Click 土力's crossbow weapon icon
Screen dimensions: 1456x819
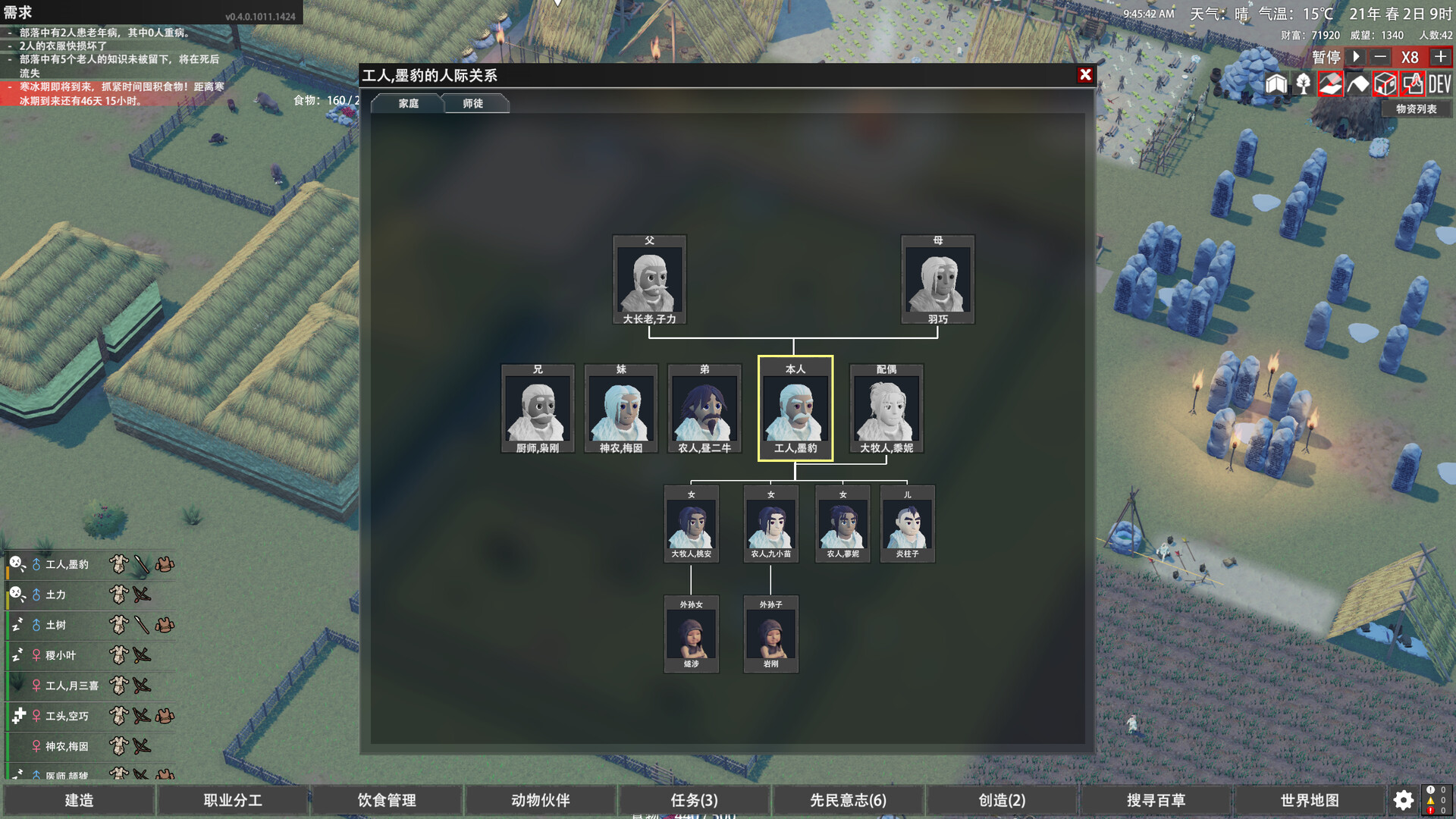pos(140,595)
